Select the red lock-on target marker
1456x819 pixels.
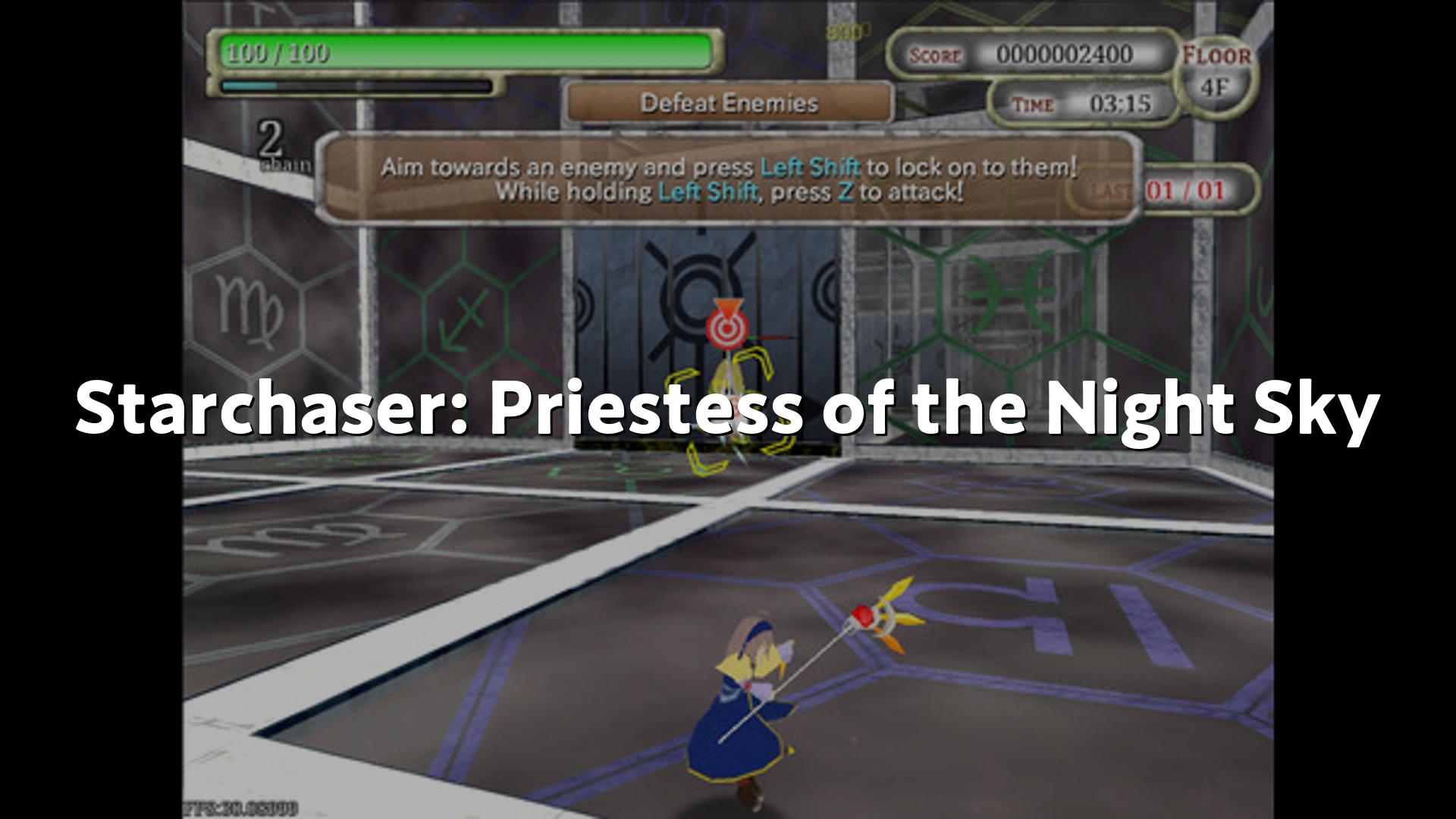click(726, 326)
